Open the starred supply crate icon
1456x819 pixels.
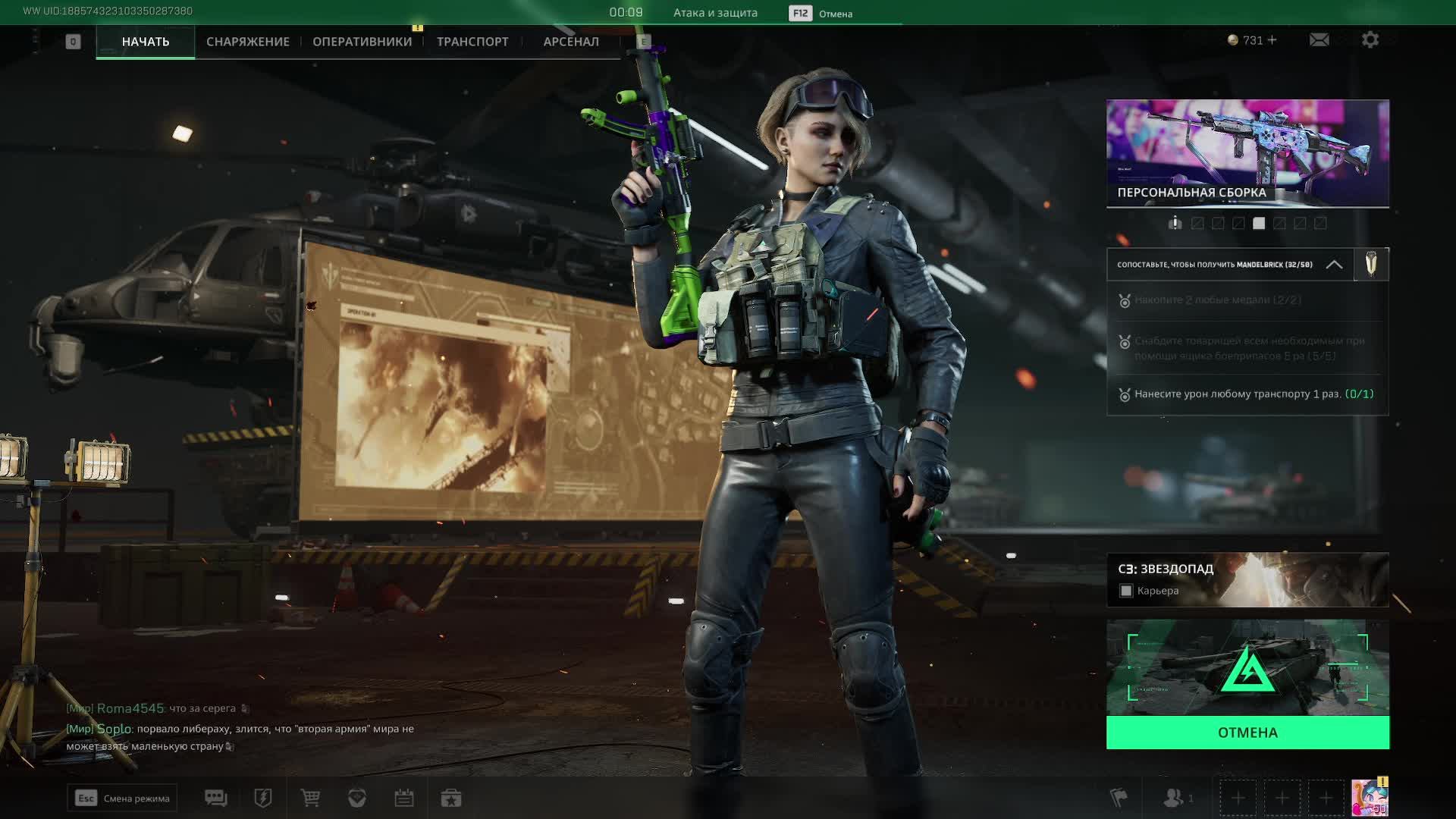tap(451, 799)
